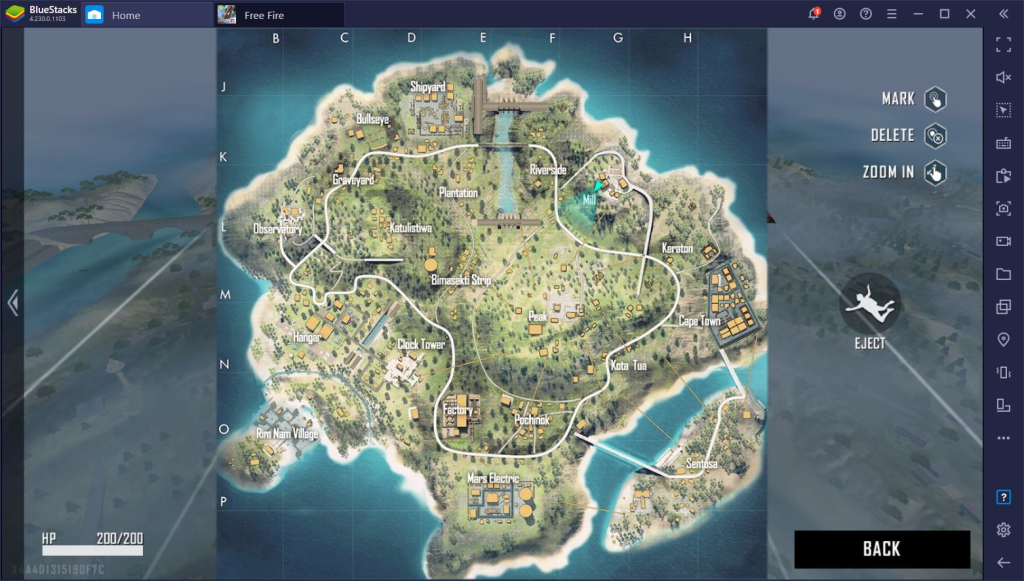Open the BlueStacks notifications bell
The height and width of the screenshot is (581, 1024).
[814, 14]
